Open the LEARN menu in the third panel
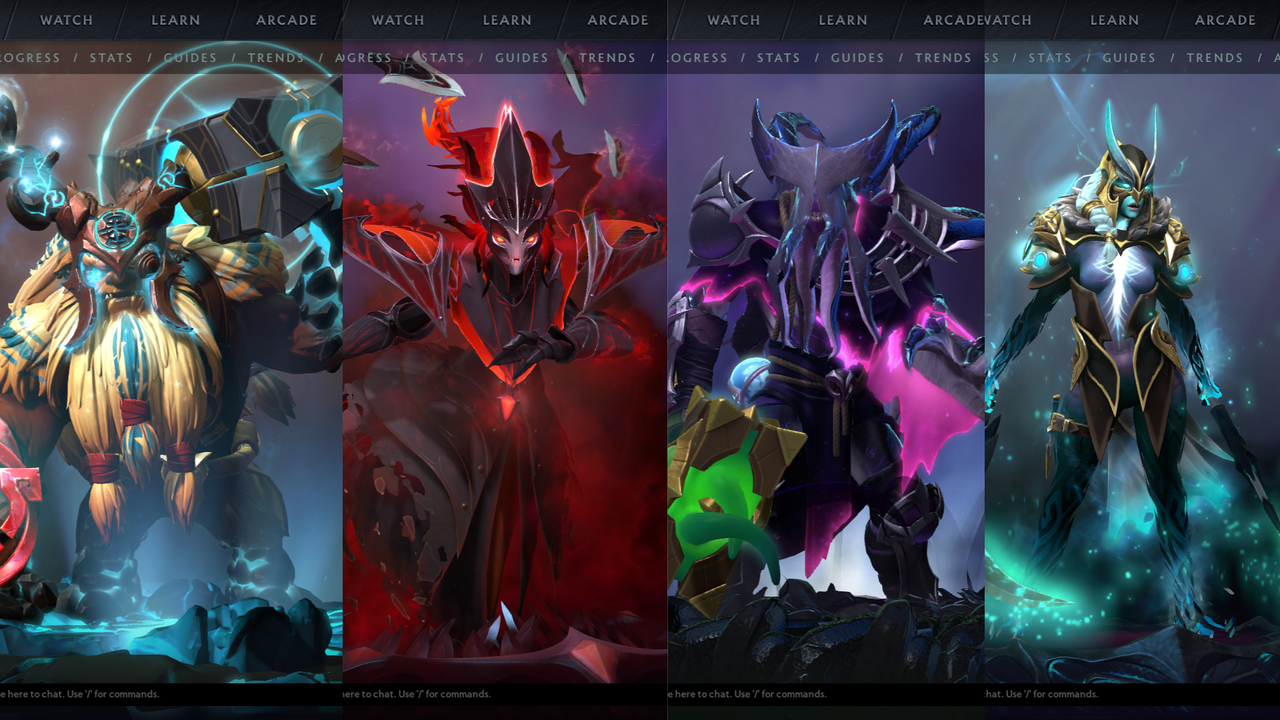 coord(842,20)
